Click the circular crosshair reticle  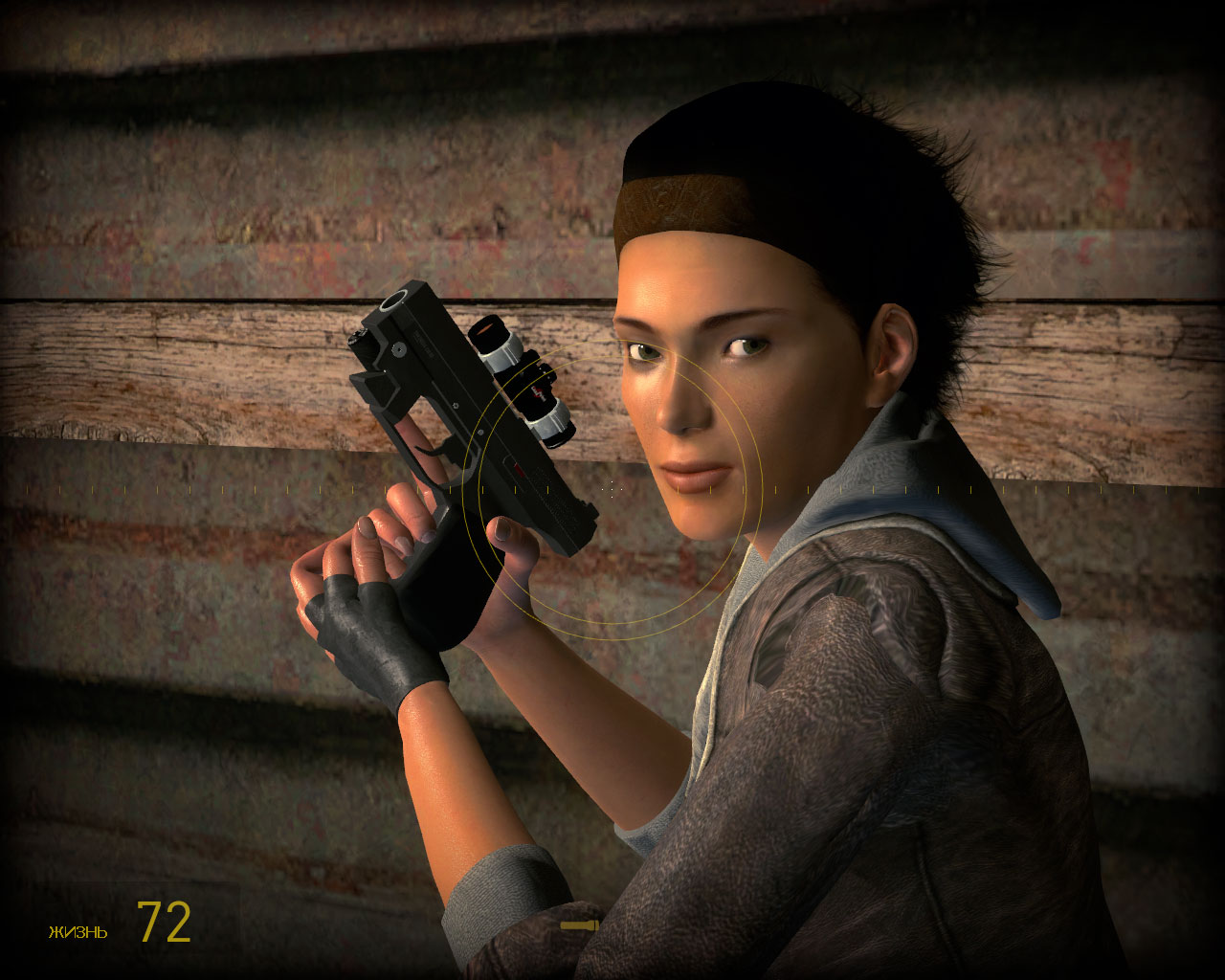pos(612,488)
